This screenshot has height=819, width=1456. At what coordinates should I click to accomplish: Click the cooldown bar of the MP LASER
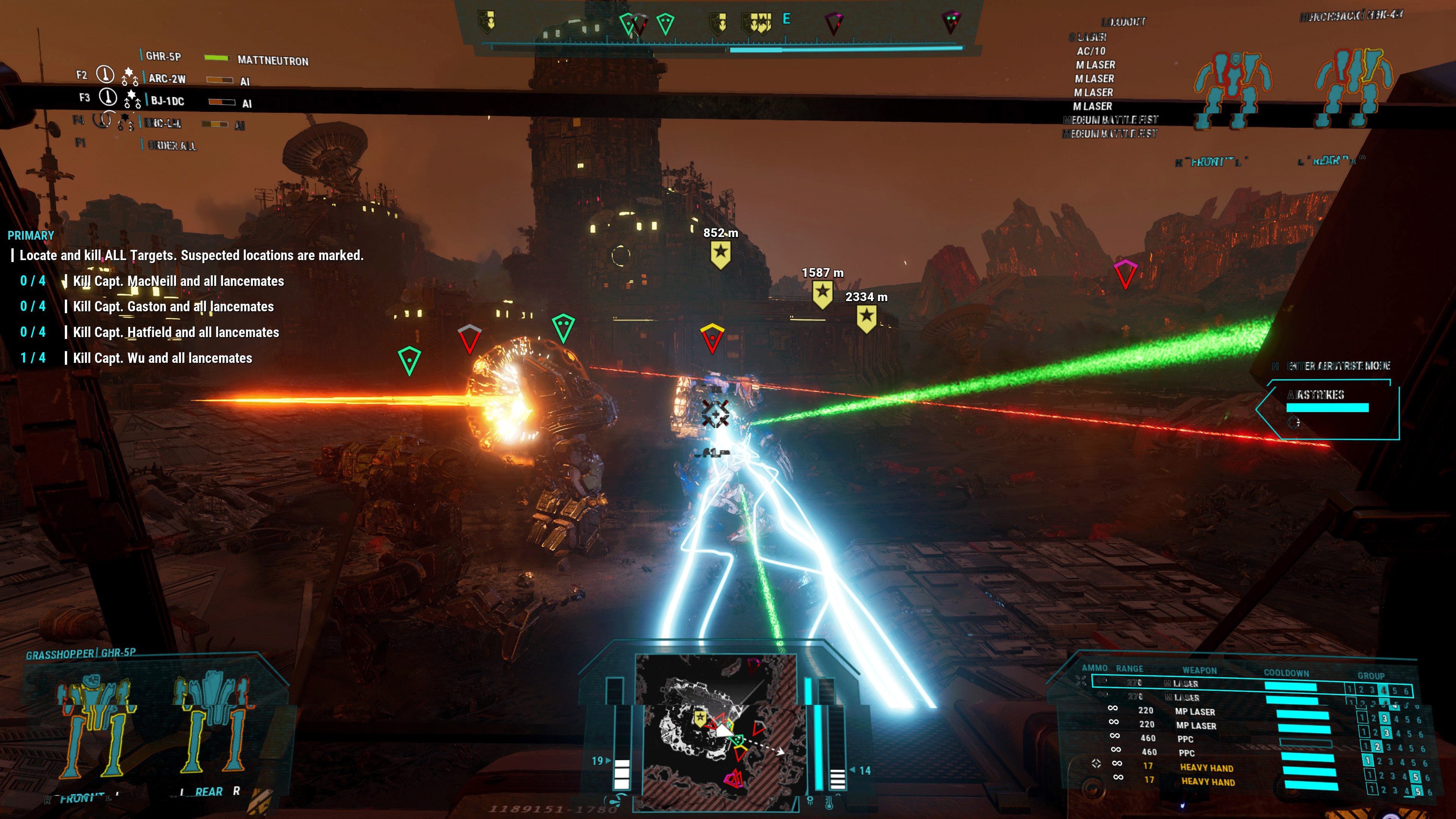1302,715
